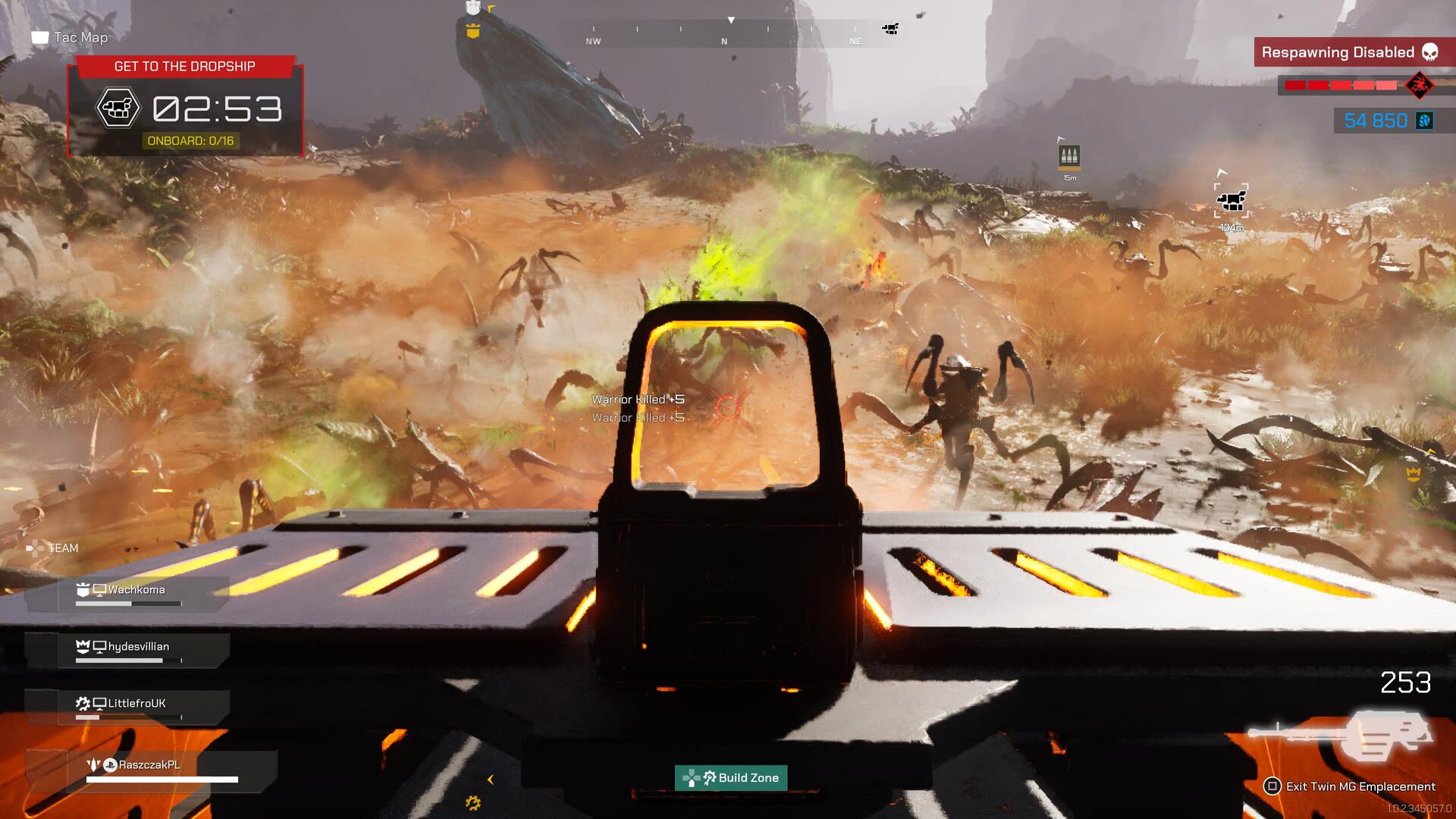The image size is (1456, 819).
Task: Select the Get to the Dropship objective tracker
Action: point(185,106)
